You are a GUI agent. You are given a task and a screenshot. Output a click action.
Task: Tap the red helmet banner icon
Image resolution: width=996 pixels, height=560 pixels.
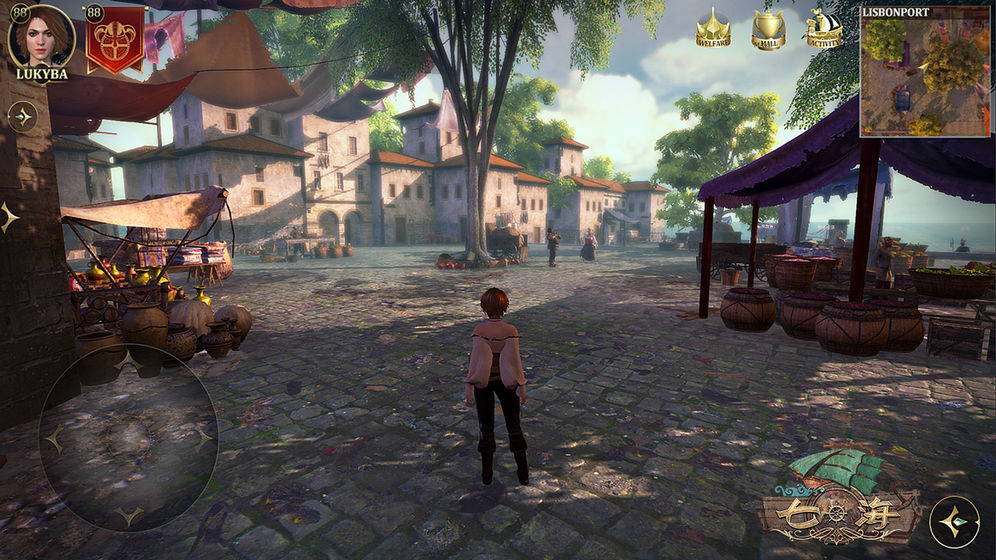pyautogui.click(x=115, y=38)
